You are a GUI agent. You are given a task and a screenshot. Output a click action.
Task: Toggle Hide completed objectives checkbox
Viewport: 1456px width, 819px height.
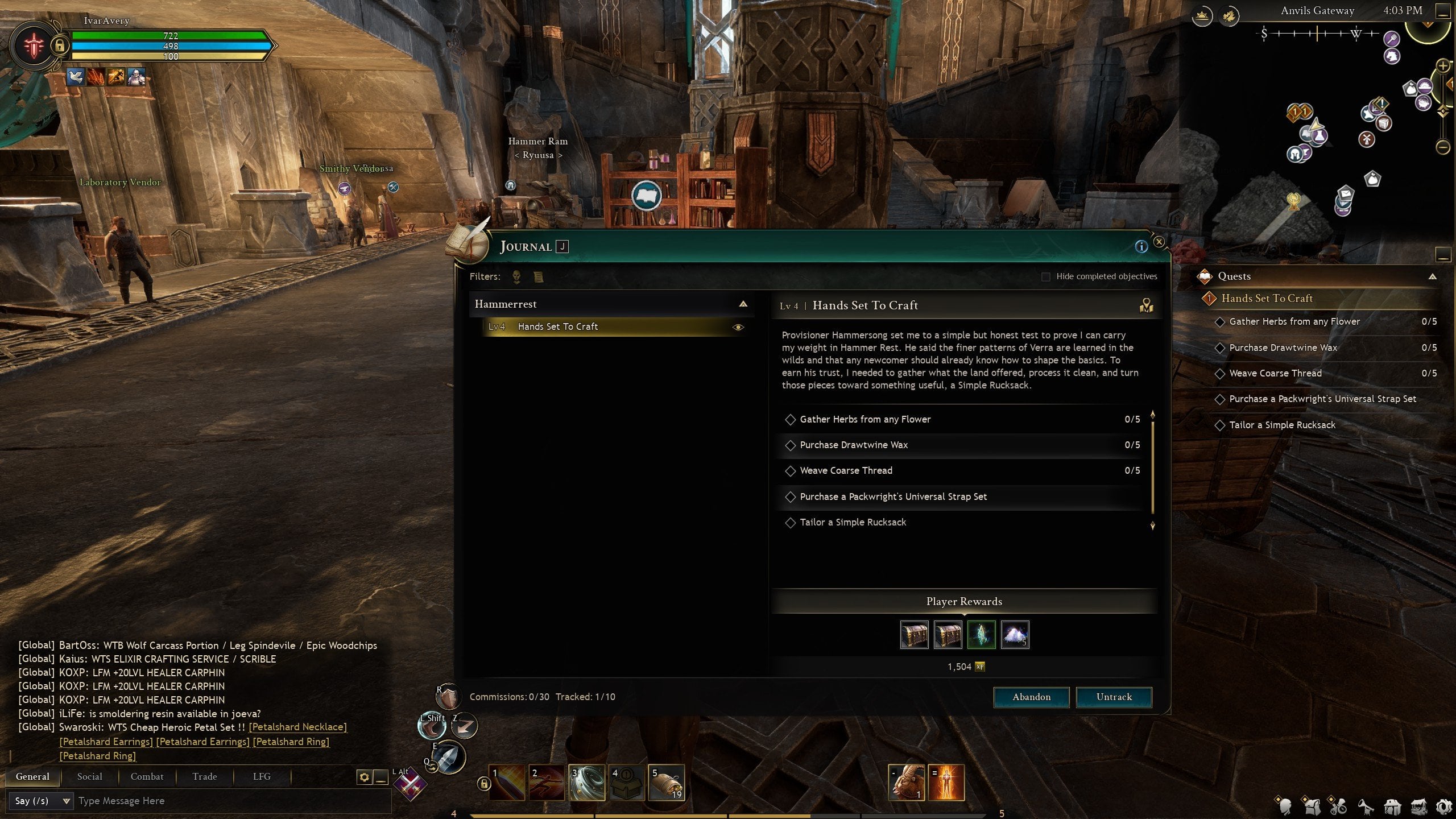click(x=1045, y=276)
